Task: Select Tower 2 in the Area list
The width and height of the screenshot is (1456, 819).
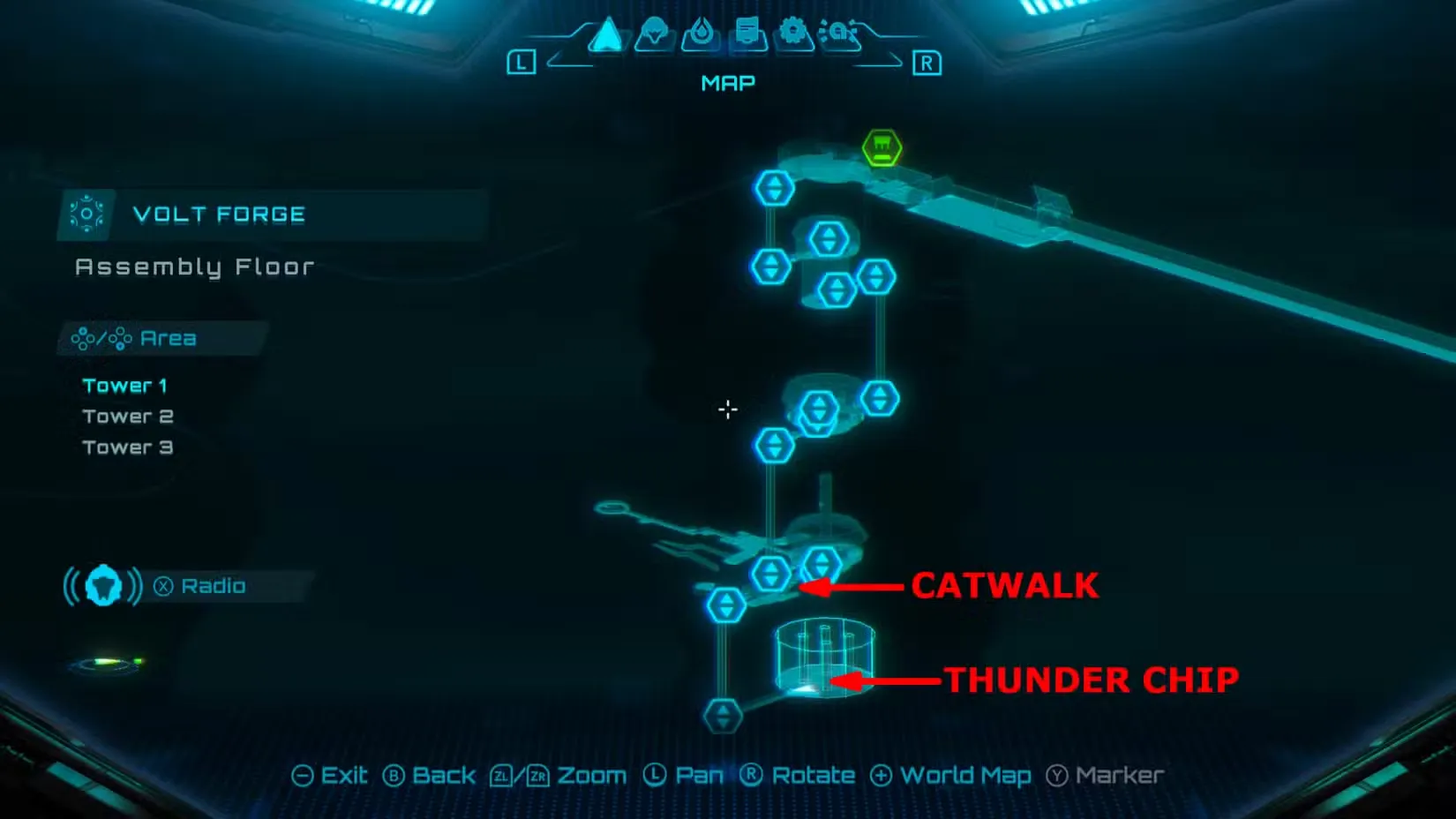Action: (x=129, y=416)
